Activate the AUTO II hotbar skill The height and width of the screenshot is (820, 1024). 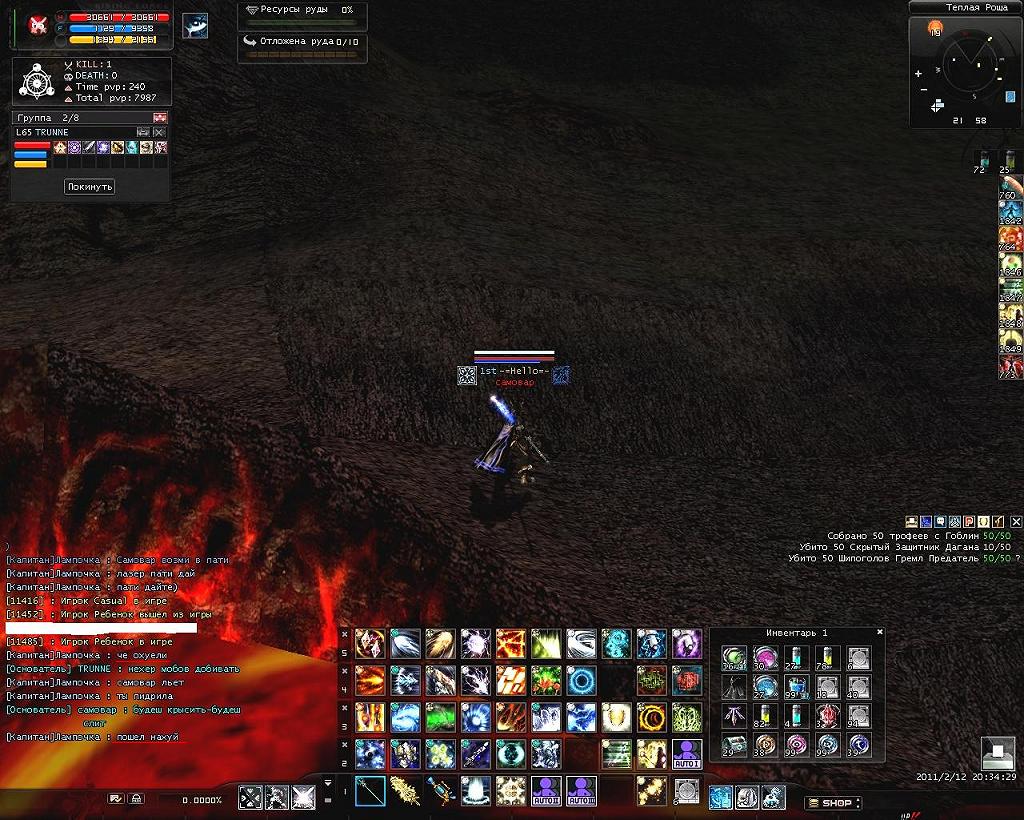point(547,790)
